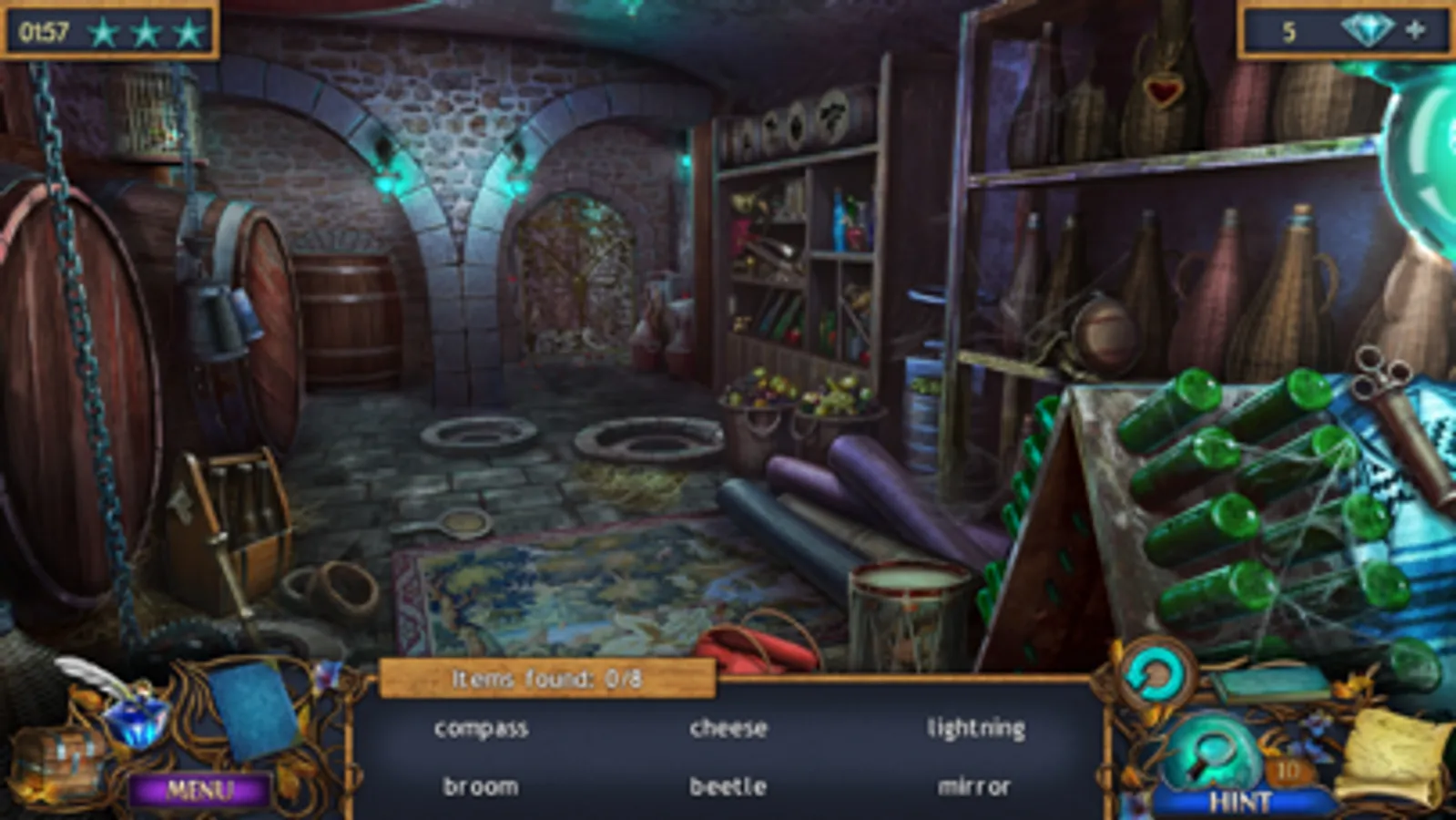Select "cheese" in the word list
Viewport: 1456px width, 820px height.
(x=728, y=727)
